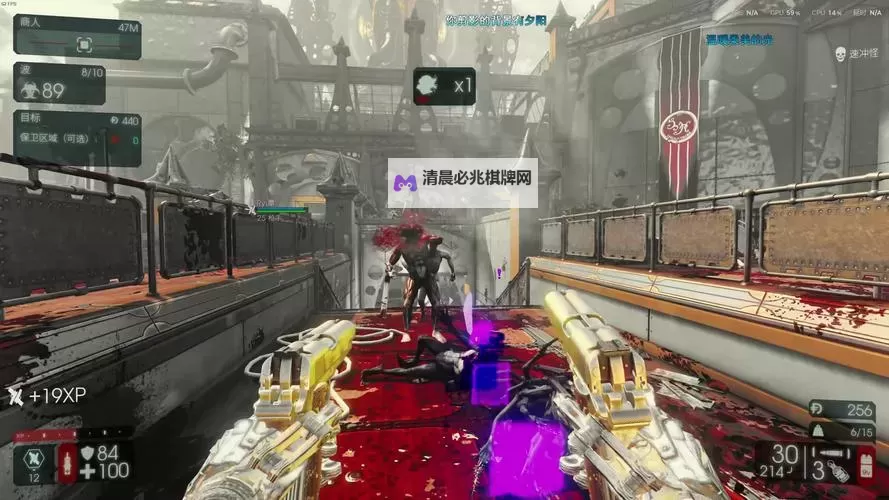Screen dimensions: 889x500
Task: Click the kill streak x1 indicator
Action: click(443, 86)
